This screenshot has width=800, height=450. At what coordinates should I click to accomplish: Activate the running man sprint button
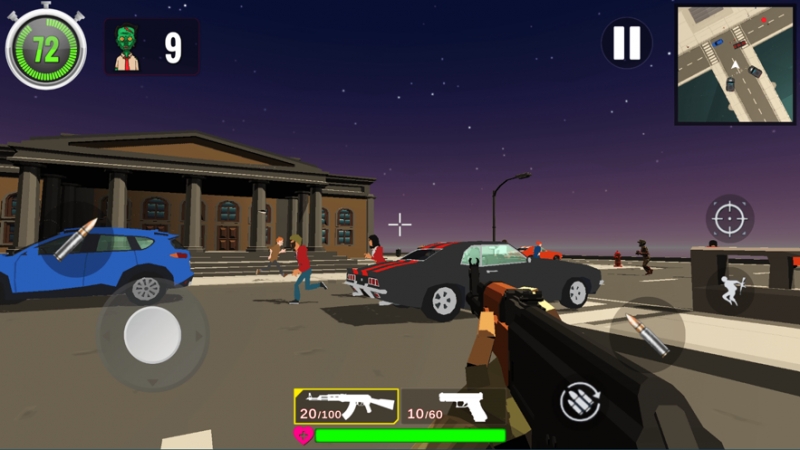[x=730, y=291]
